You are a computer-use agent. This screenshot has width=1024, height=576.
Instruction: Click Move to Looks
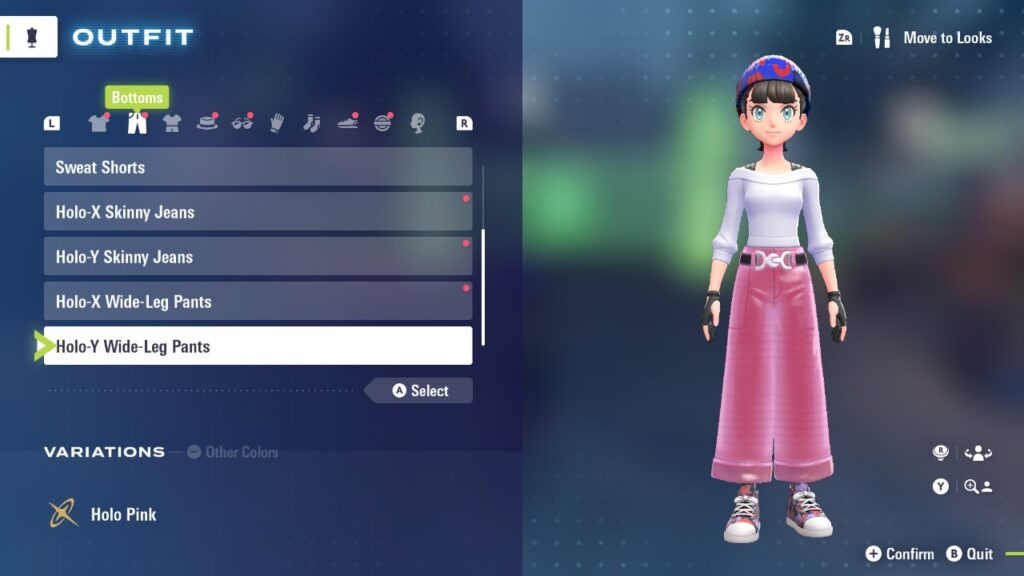935,38
